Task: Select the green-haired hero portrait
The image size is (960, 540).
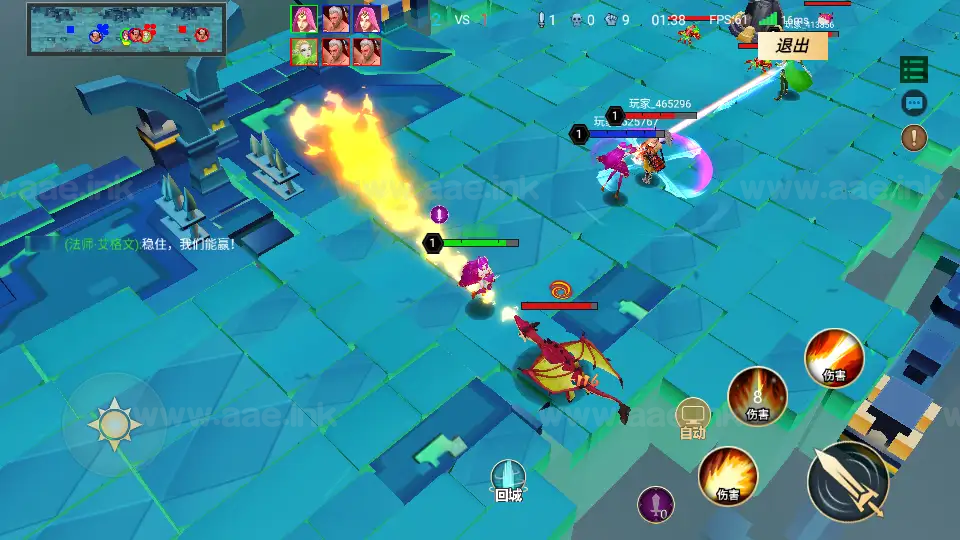Action: tap(304, 51)
